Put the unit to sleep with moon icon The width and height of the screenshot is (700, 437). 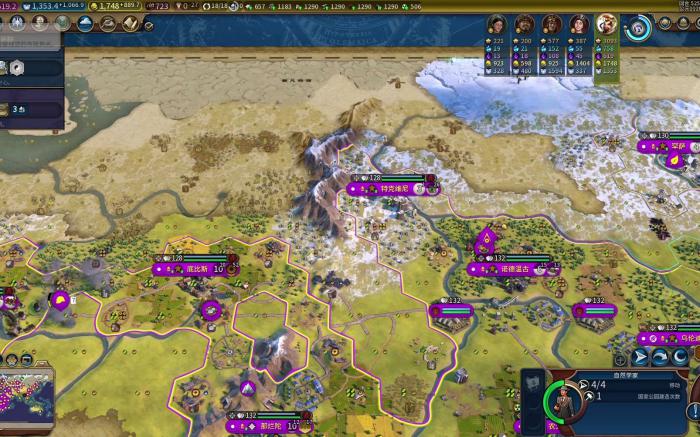(x=677, y=357)
